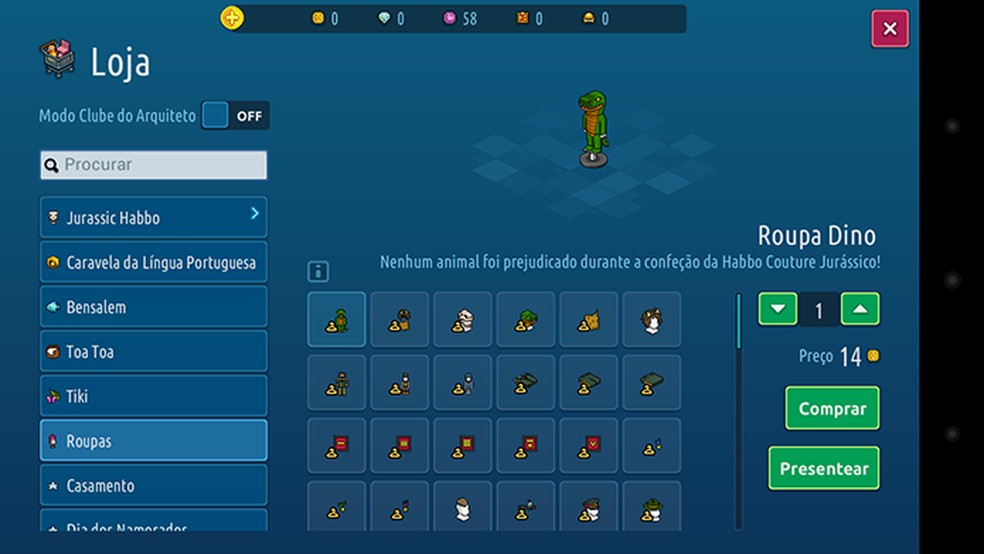Viewport: 984px width, 554px height.
Task: Increase quantity with the up arrow
Action: (x=860, y=310)
